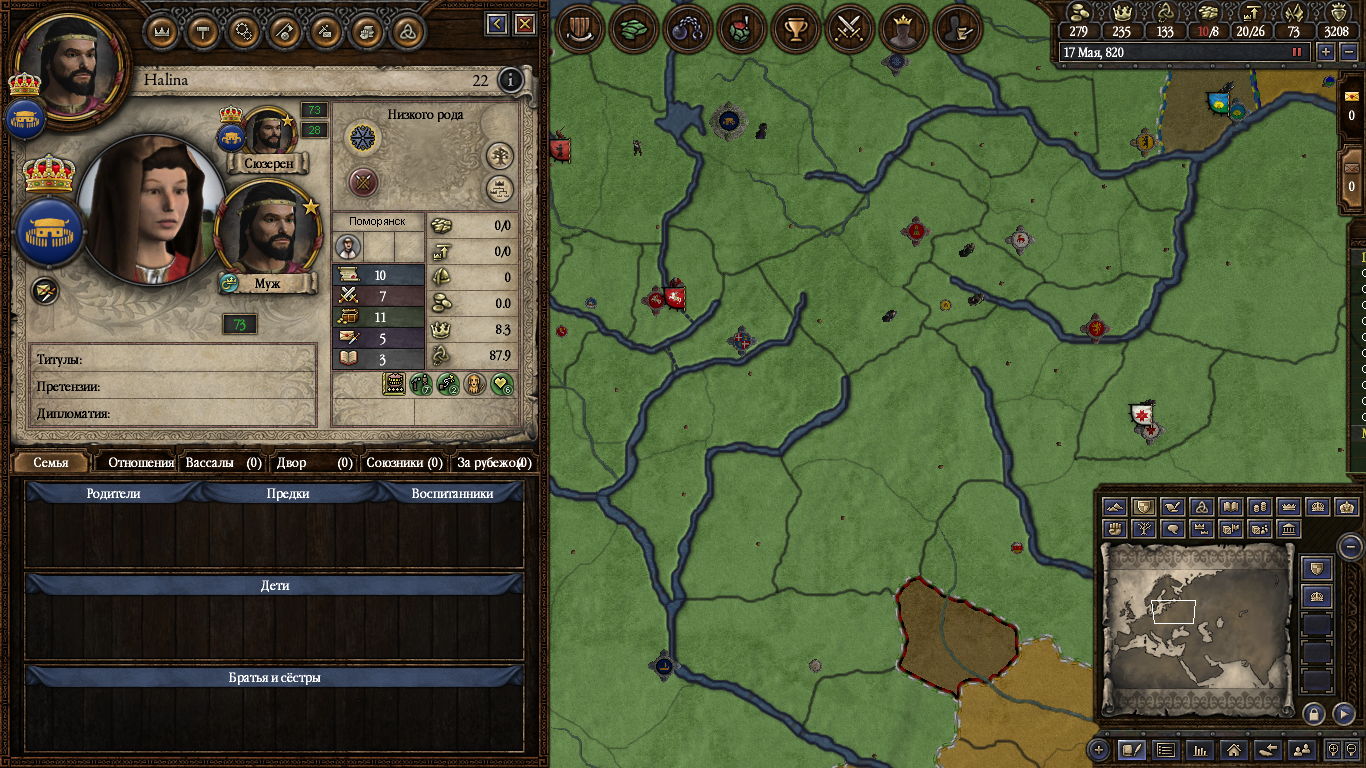The height and width of the screenshot is (768, 1366).
Task: Switch to the Союзники tab
Action: click(x=404, y=463)
